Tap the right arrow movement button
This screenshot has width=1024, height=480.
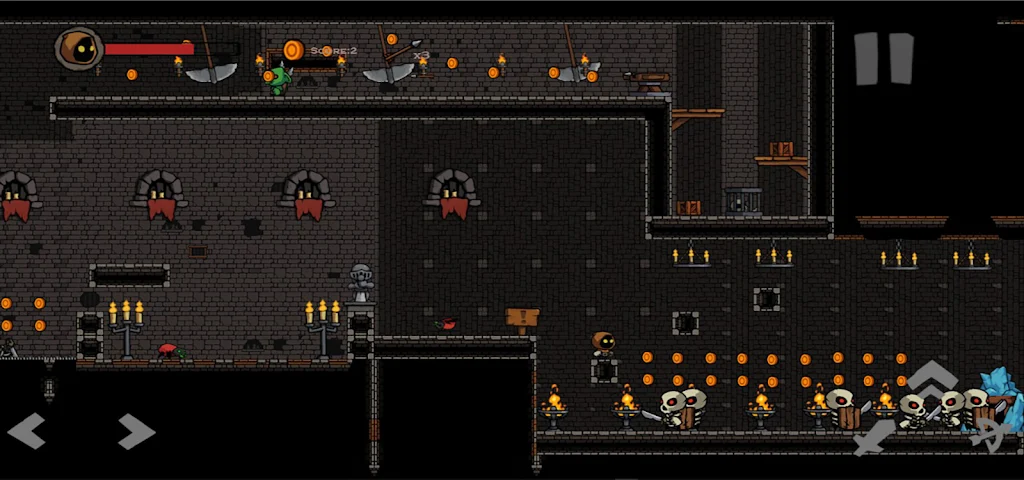point(137,432)
